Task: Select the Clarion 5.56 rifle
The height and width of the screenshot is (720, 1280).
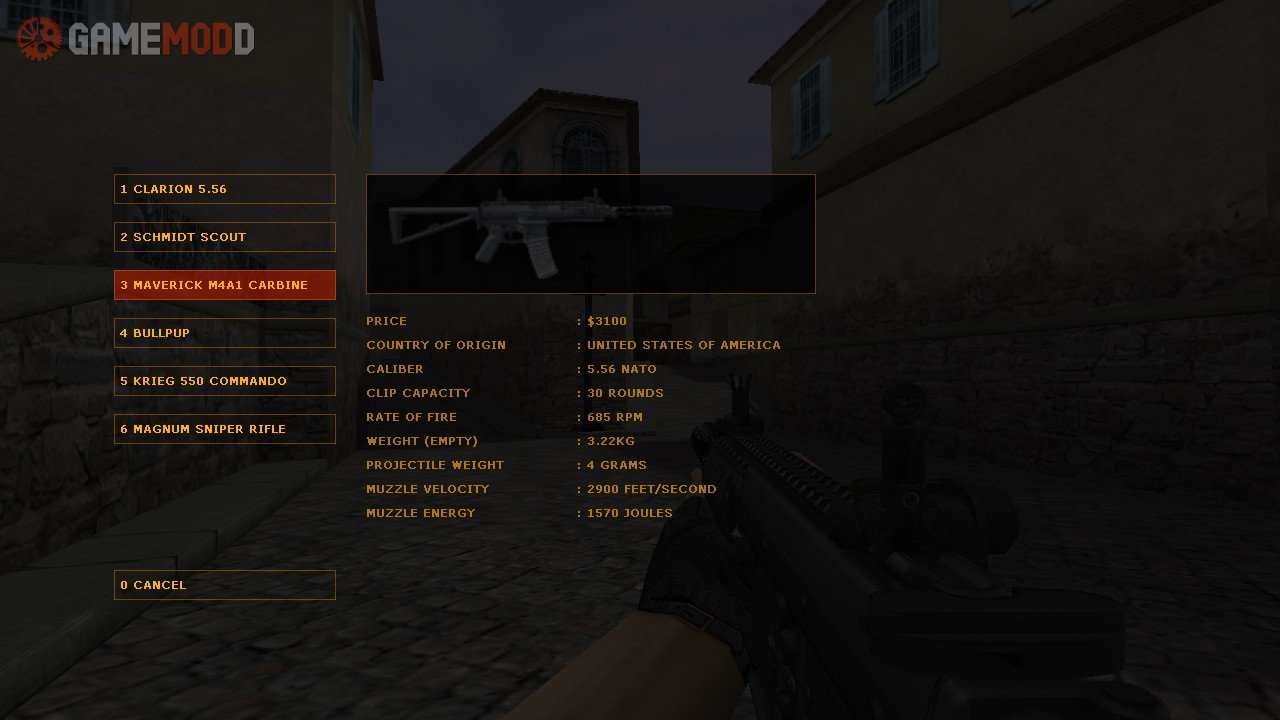Action: click(224, 189)
